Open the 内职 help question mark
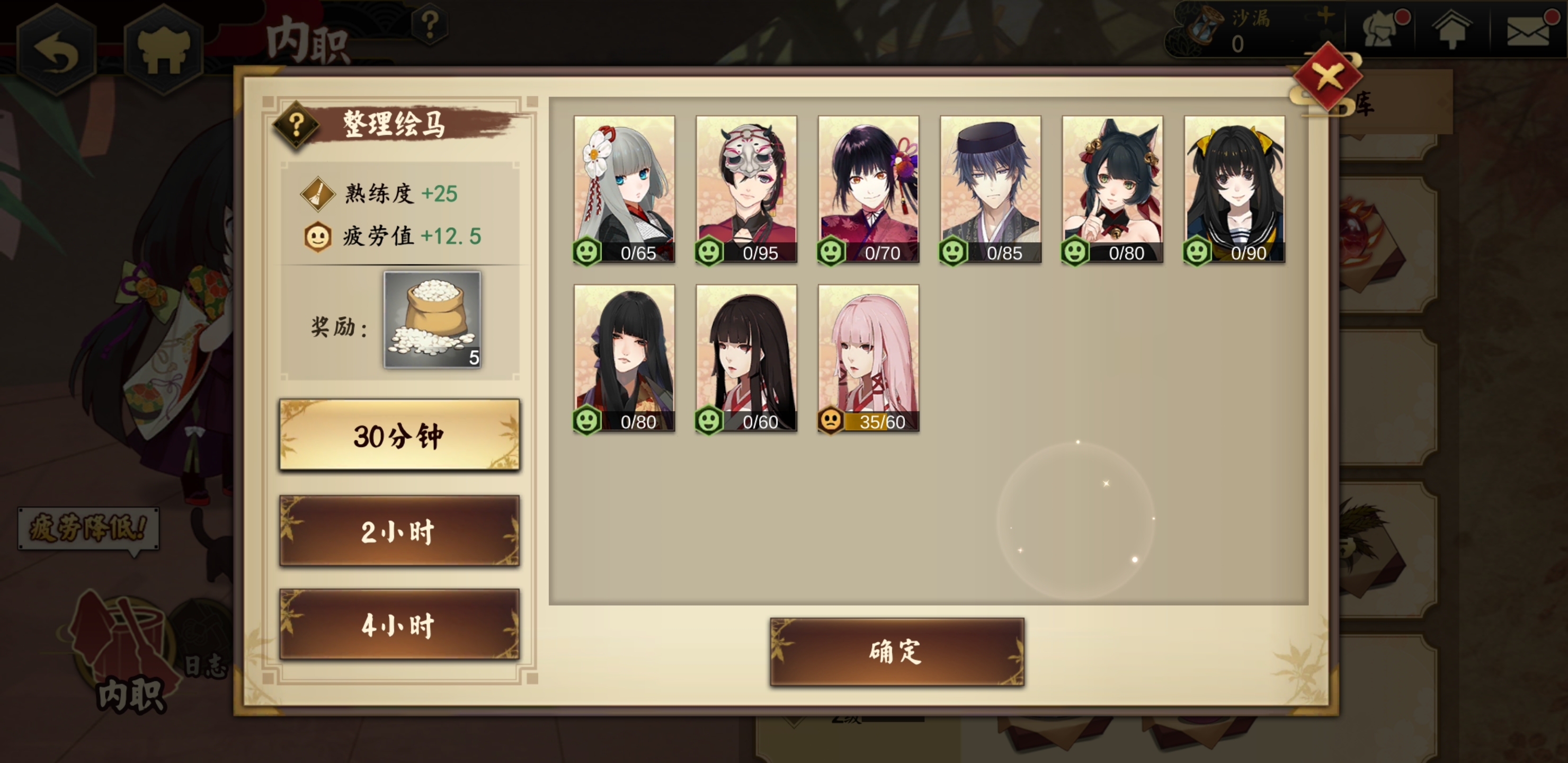 pyautogui.click(x=430, y=25)
